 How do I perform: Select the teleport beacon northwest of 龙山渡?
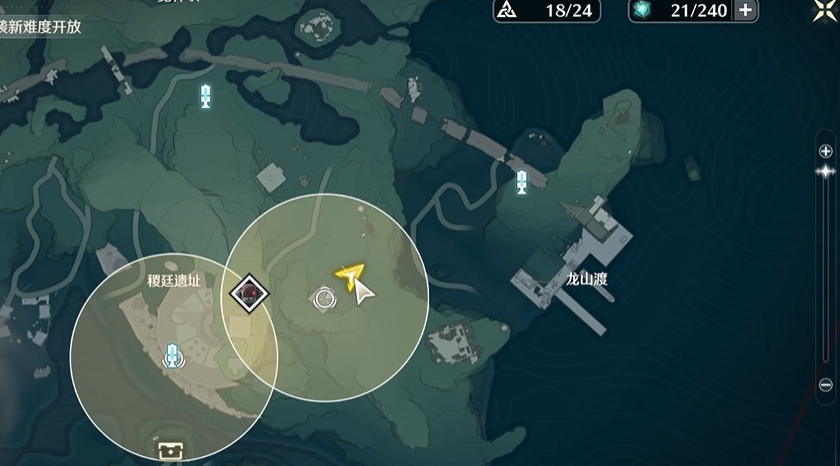click(521, 183)
